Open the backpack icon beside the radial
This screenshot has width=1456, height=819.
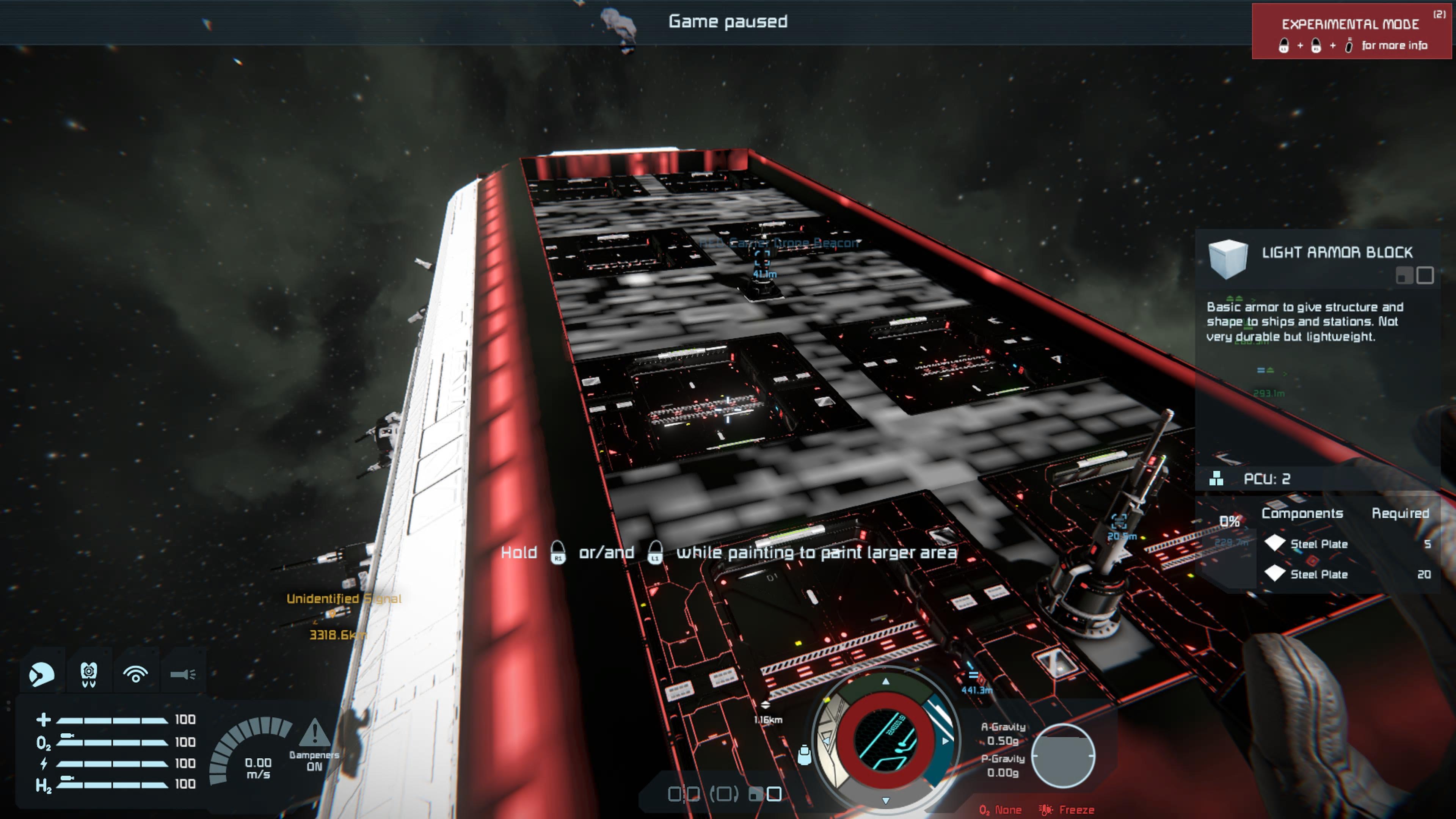[x=804, y=755]
